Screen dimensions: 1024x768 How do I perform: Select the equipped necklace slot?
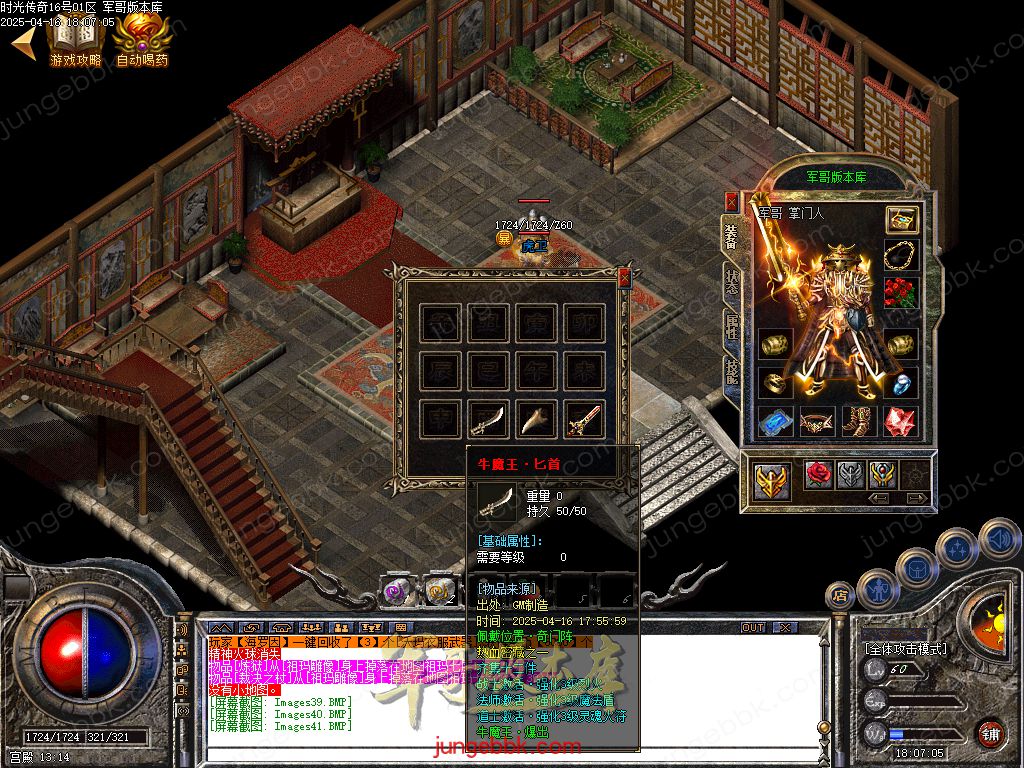click(901, 256)
